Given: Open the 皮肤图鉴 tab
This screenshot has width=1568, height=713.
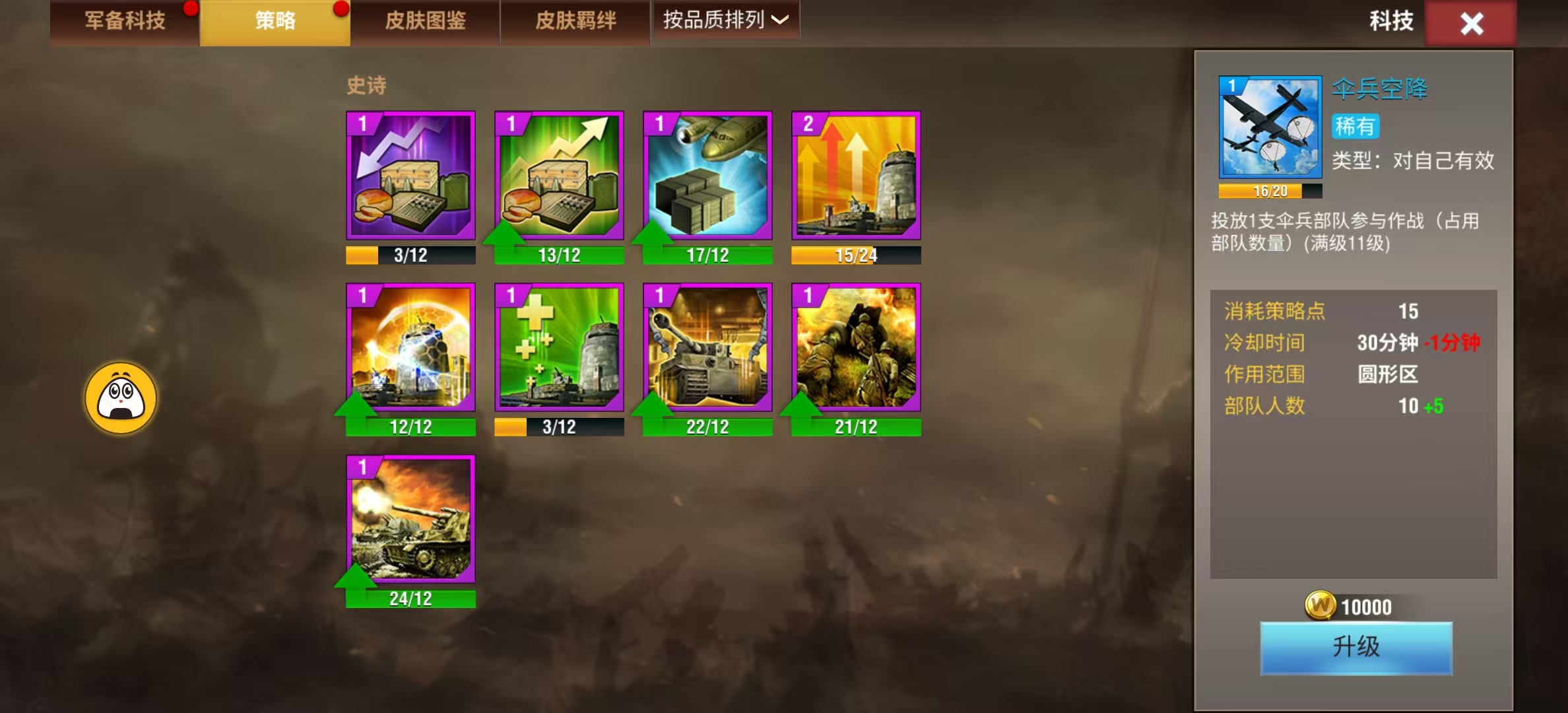Looking at the screenshot, I should pos(425,22).
